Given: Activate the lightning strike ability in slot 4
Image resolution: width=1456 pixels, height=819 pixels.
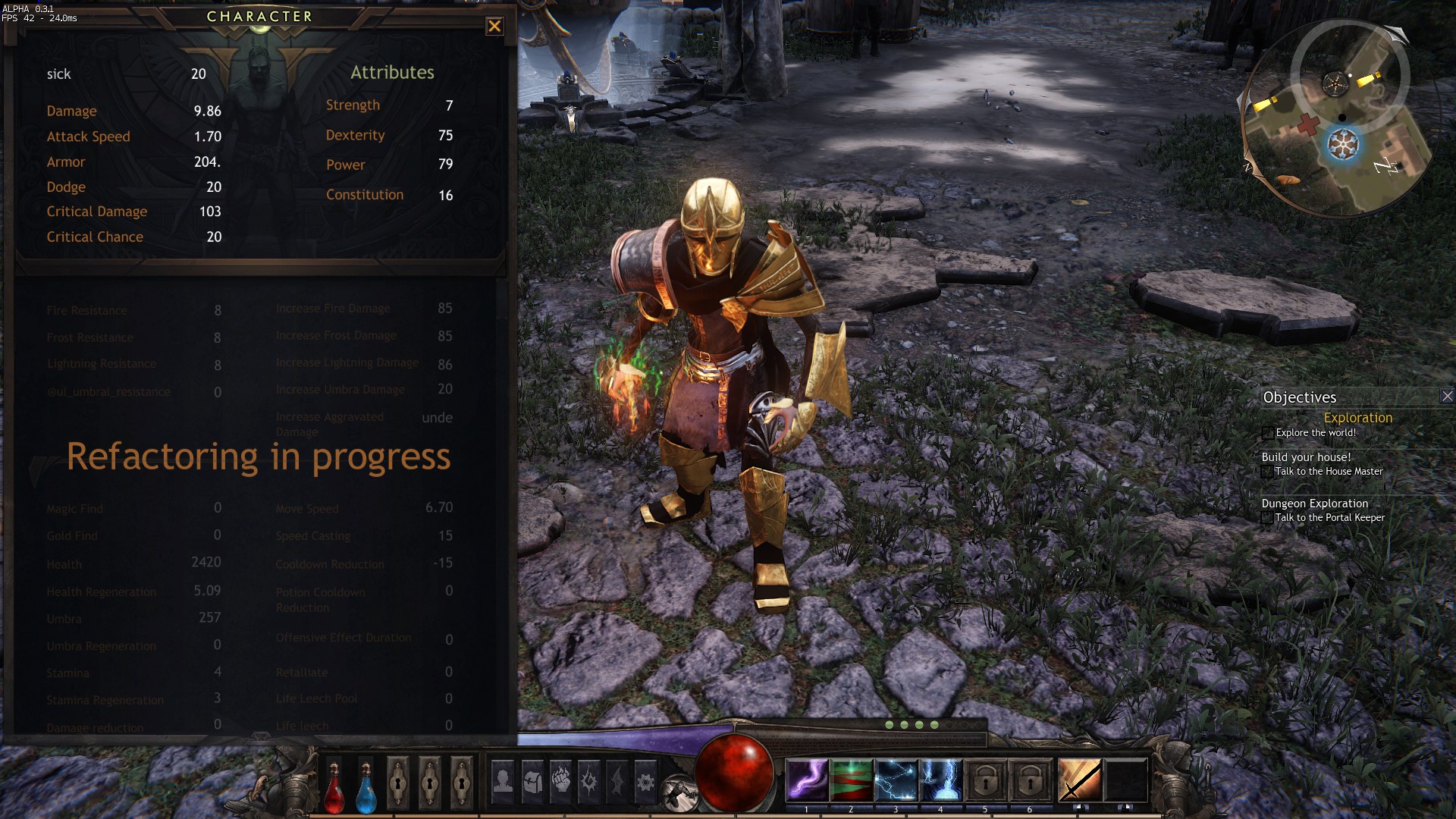Looking at the screenshot, I should coord(940,780).
